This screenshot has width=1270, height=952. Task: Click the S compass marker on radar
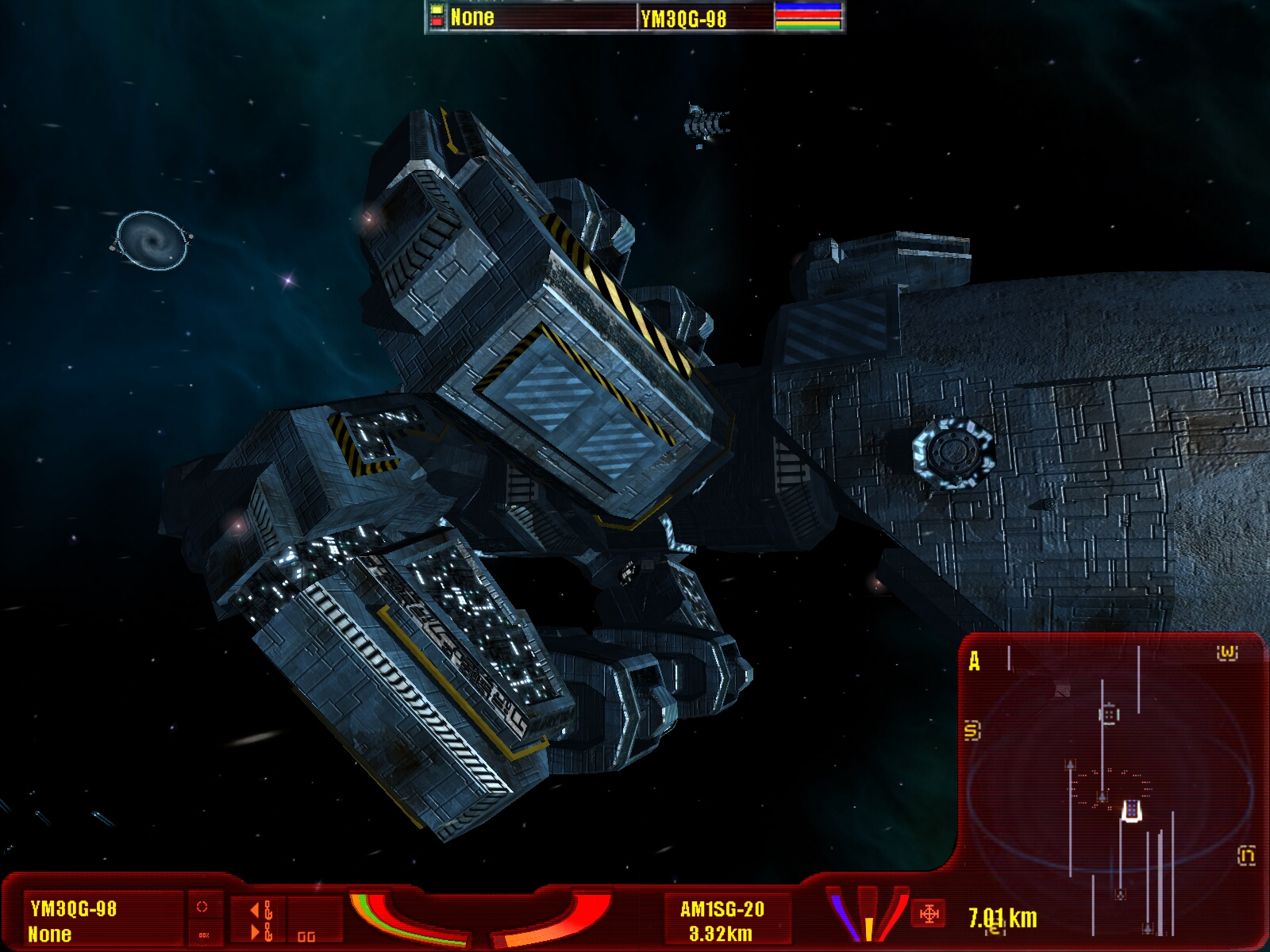[x=972, y=730]
